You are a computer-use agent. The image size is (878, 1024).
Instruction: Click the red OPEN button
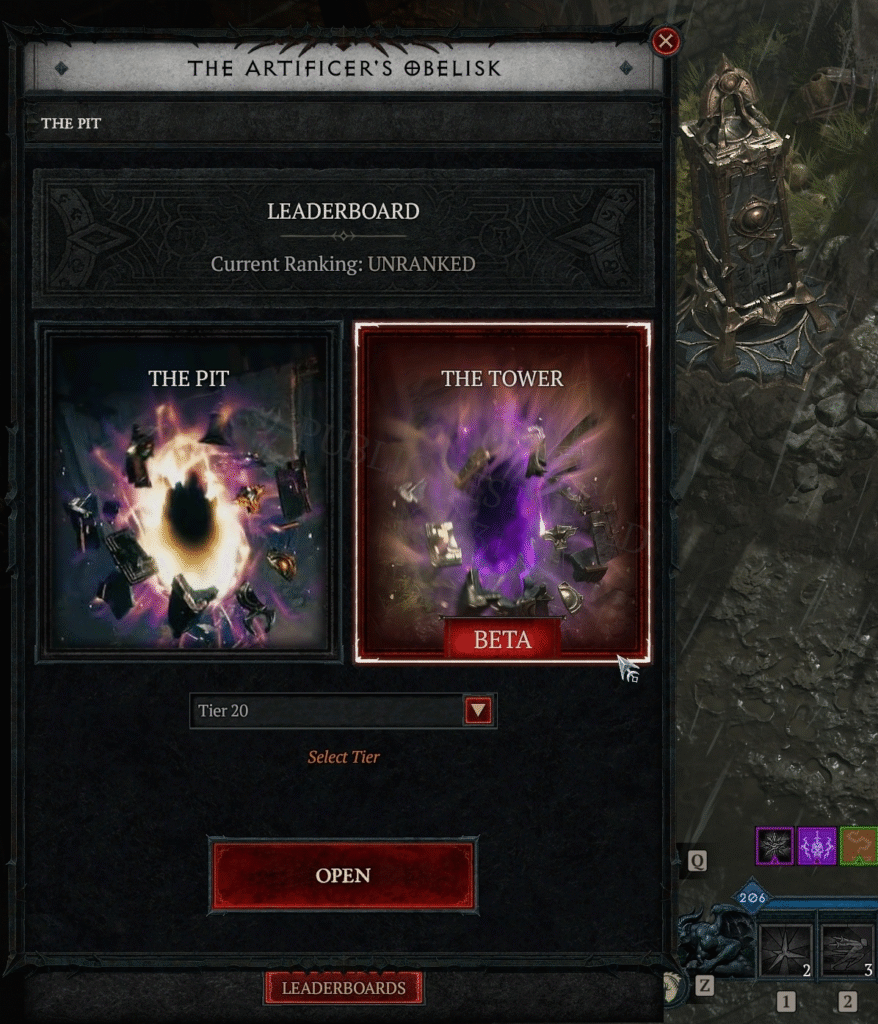(x=343, y=875)
